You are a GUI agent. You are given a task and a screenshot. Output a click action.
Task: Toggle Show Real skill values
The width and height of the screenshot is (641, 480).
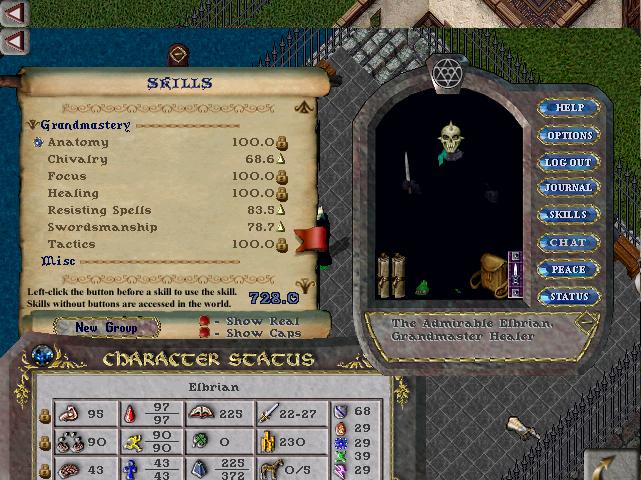coord(204,321)
